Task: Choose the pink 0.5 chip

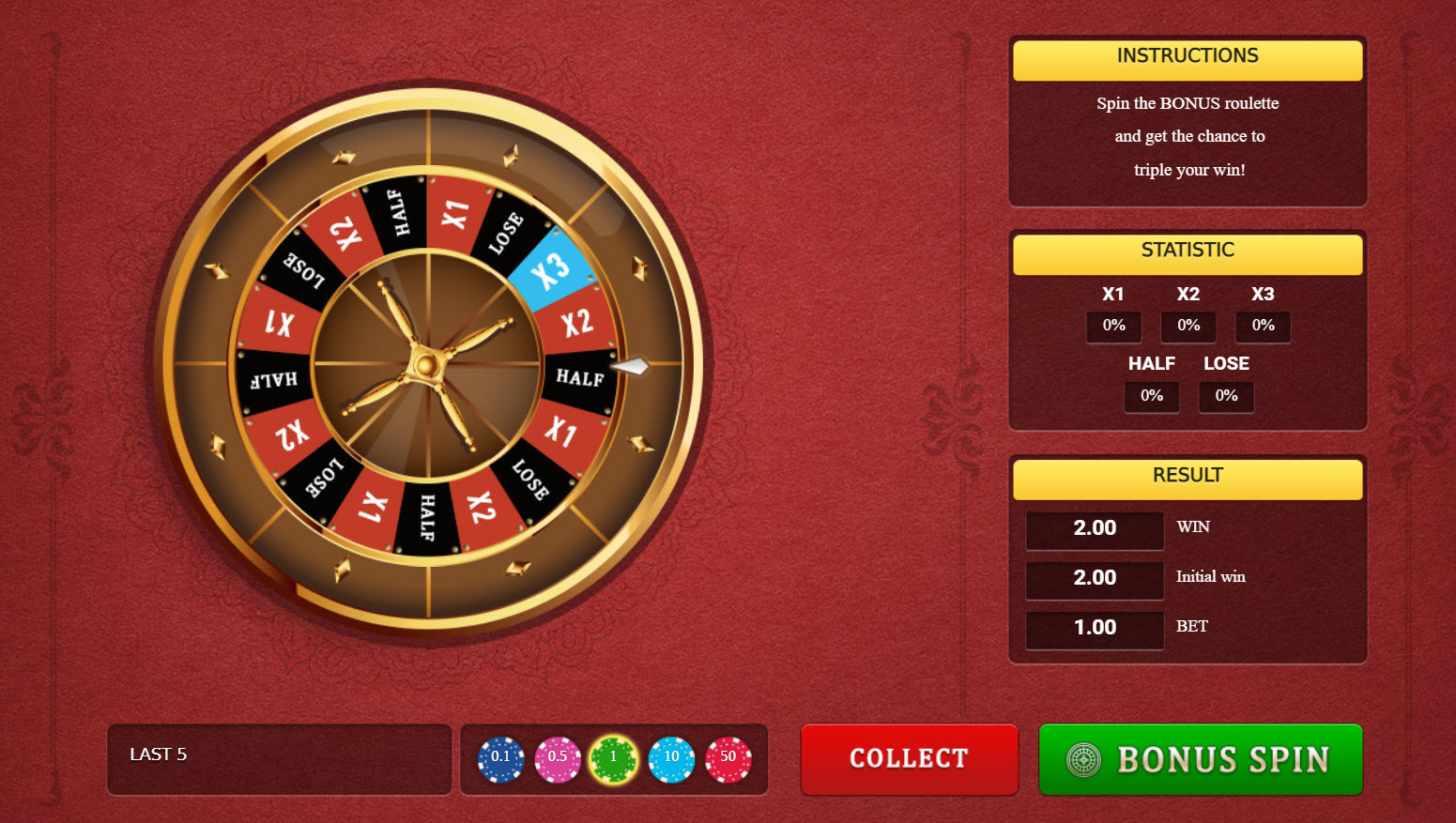Action: pos(558,758)
